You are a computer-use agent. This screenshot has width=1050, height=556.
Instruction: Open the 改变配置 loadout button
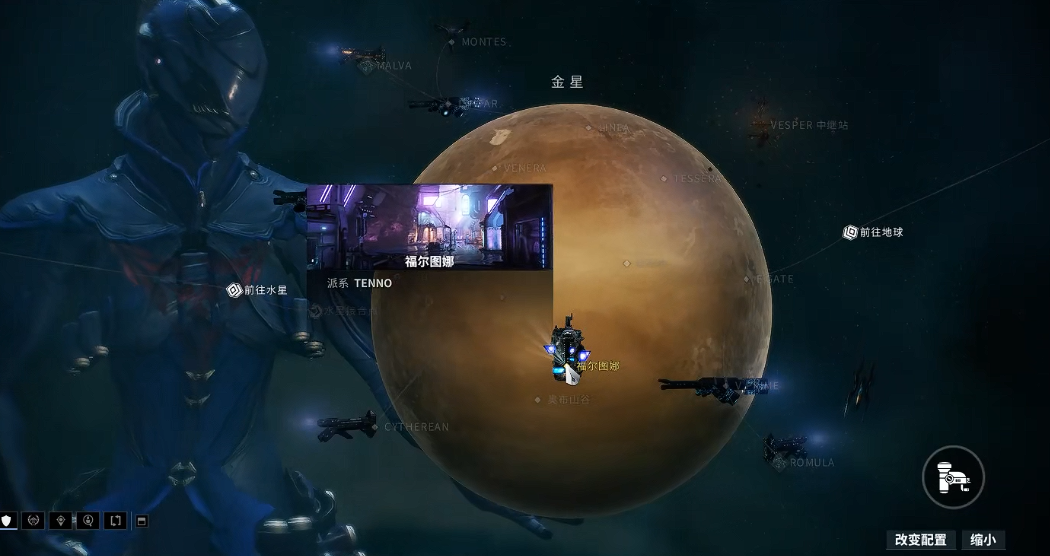(920, 540)
